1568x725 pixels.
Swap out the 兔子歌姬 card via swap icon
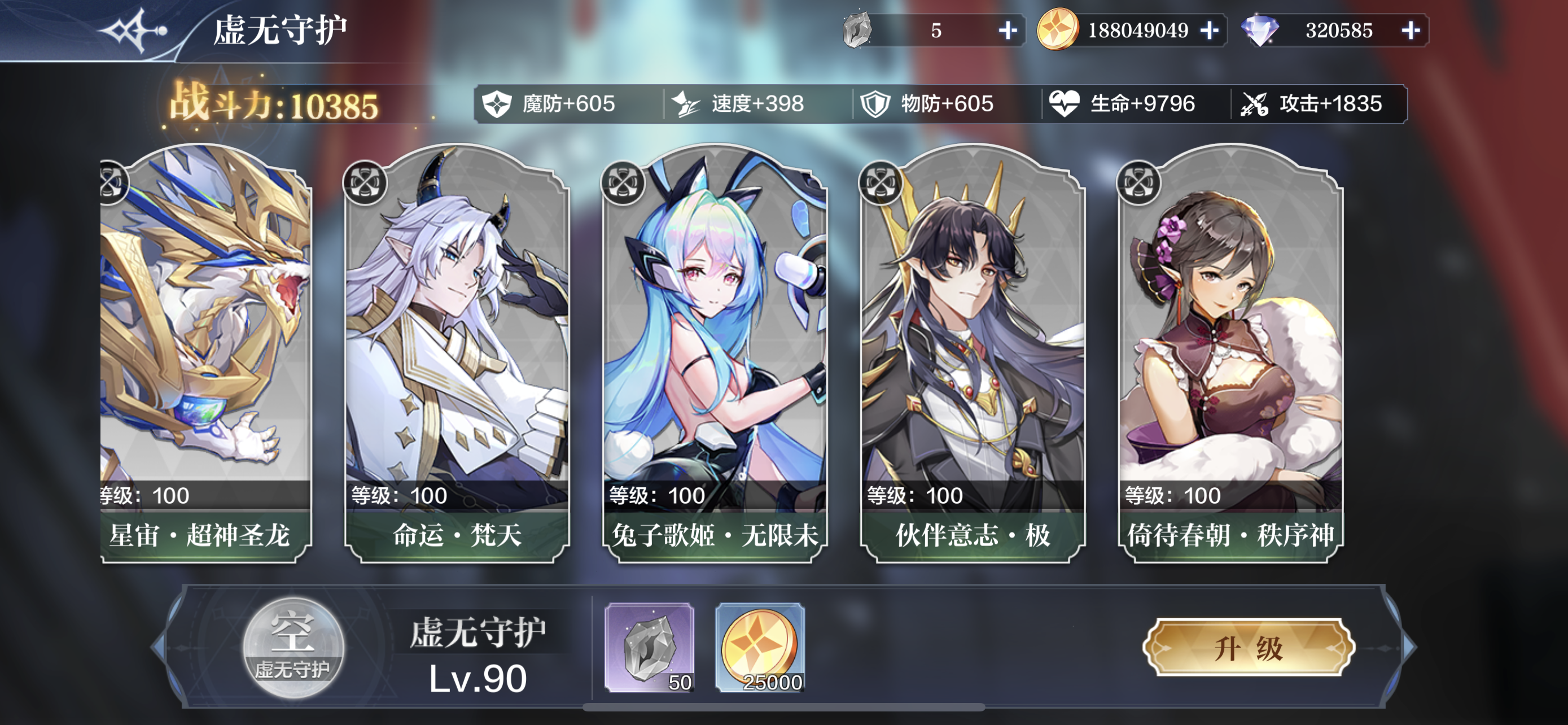tap(623, 182)
